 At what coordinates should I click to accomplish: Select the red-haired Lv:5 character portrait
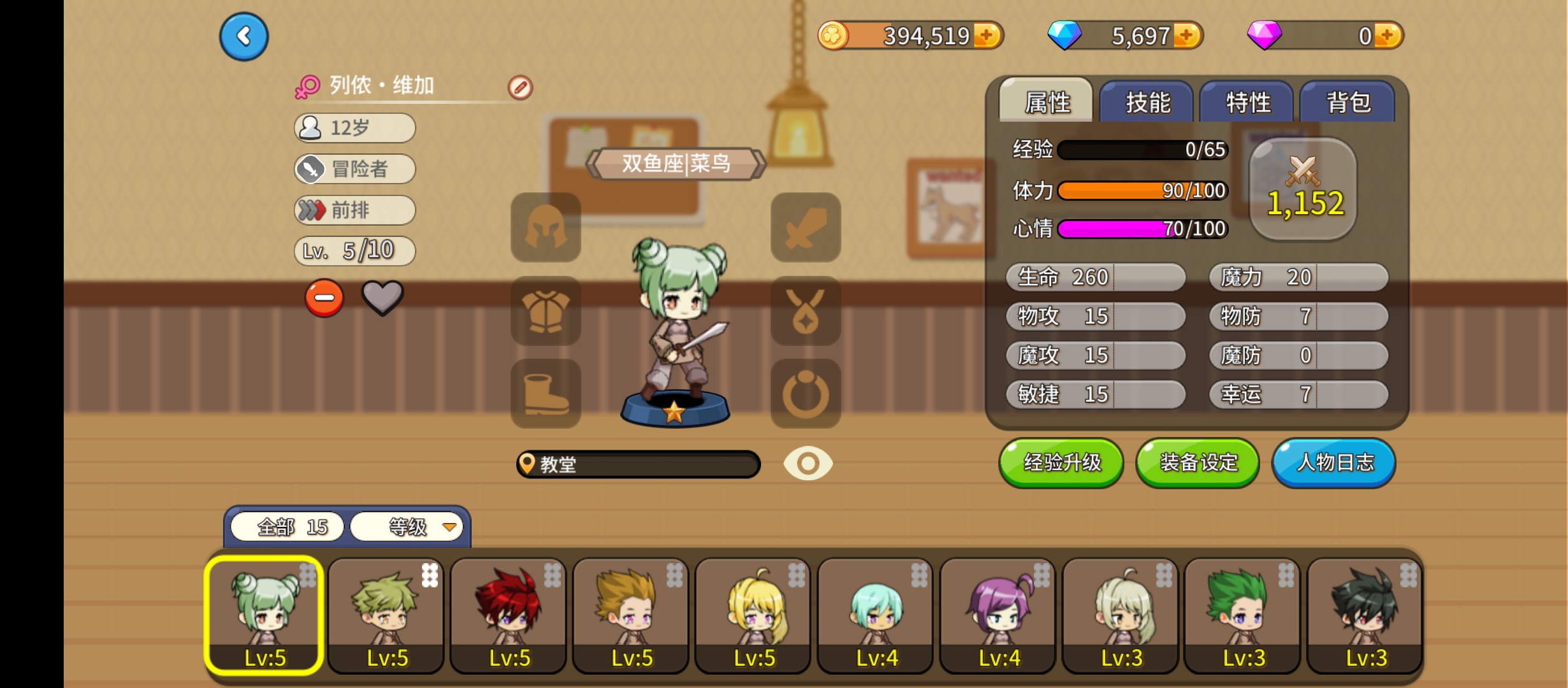509,615
